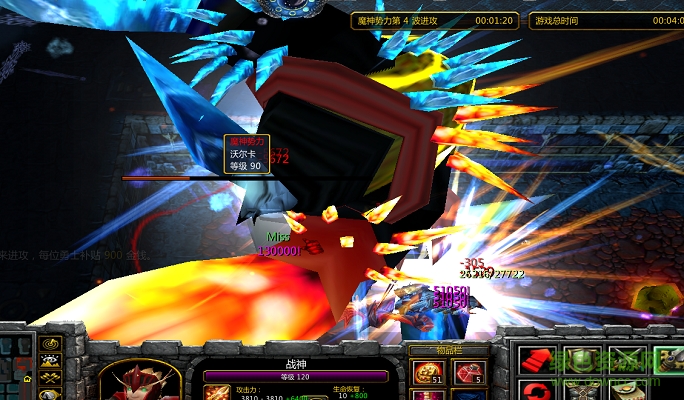This screenshot has width=684, height=400.
Task: Click the wave attack countdown timer panel
Action: [x=436, y=20]
